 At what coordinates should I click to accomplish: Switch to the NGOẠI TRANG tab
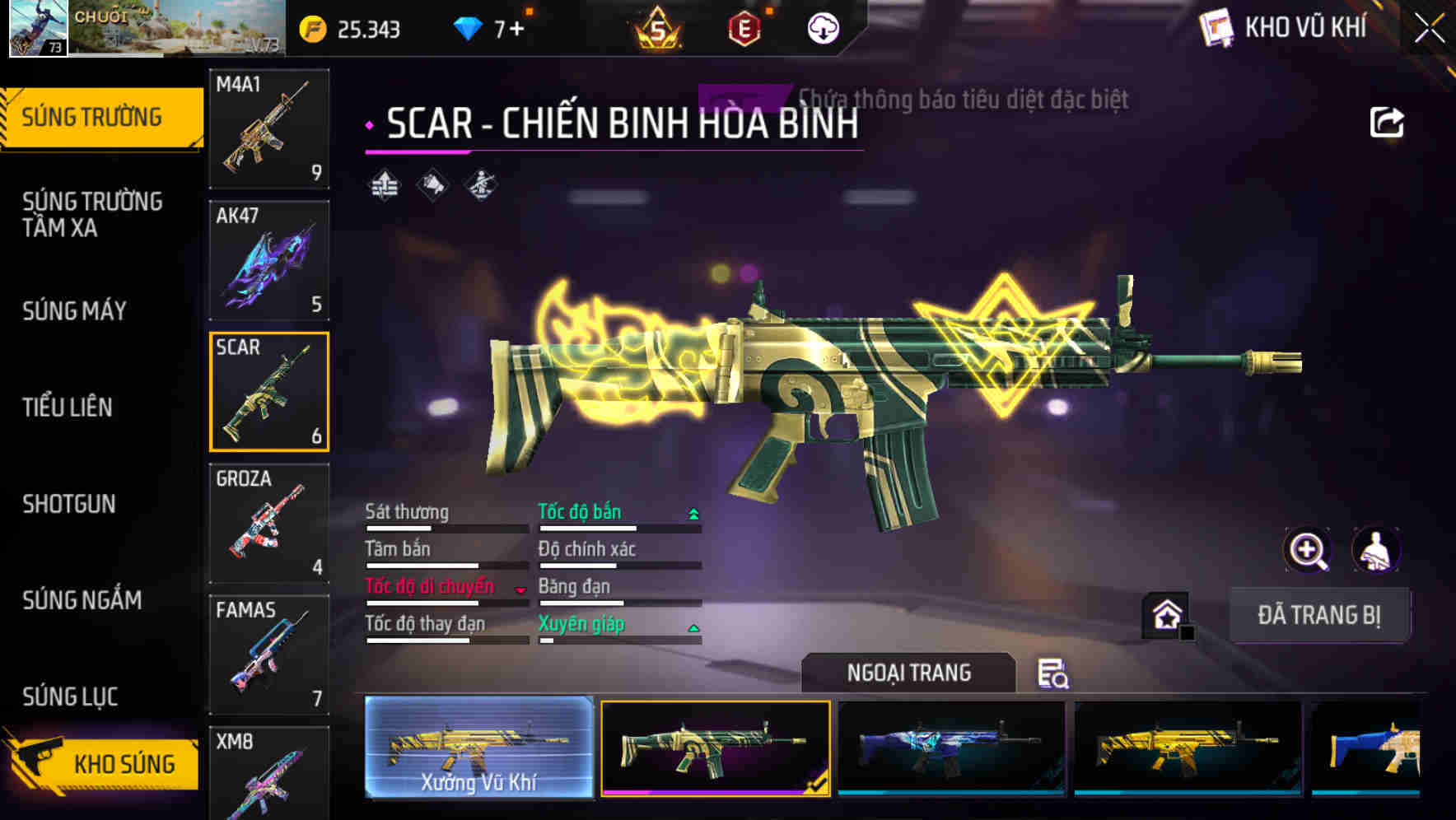pos(908,672)
